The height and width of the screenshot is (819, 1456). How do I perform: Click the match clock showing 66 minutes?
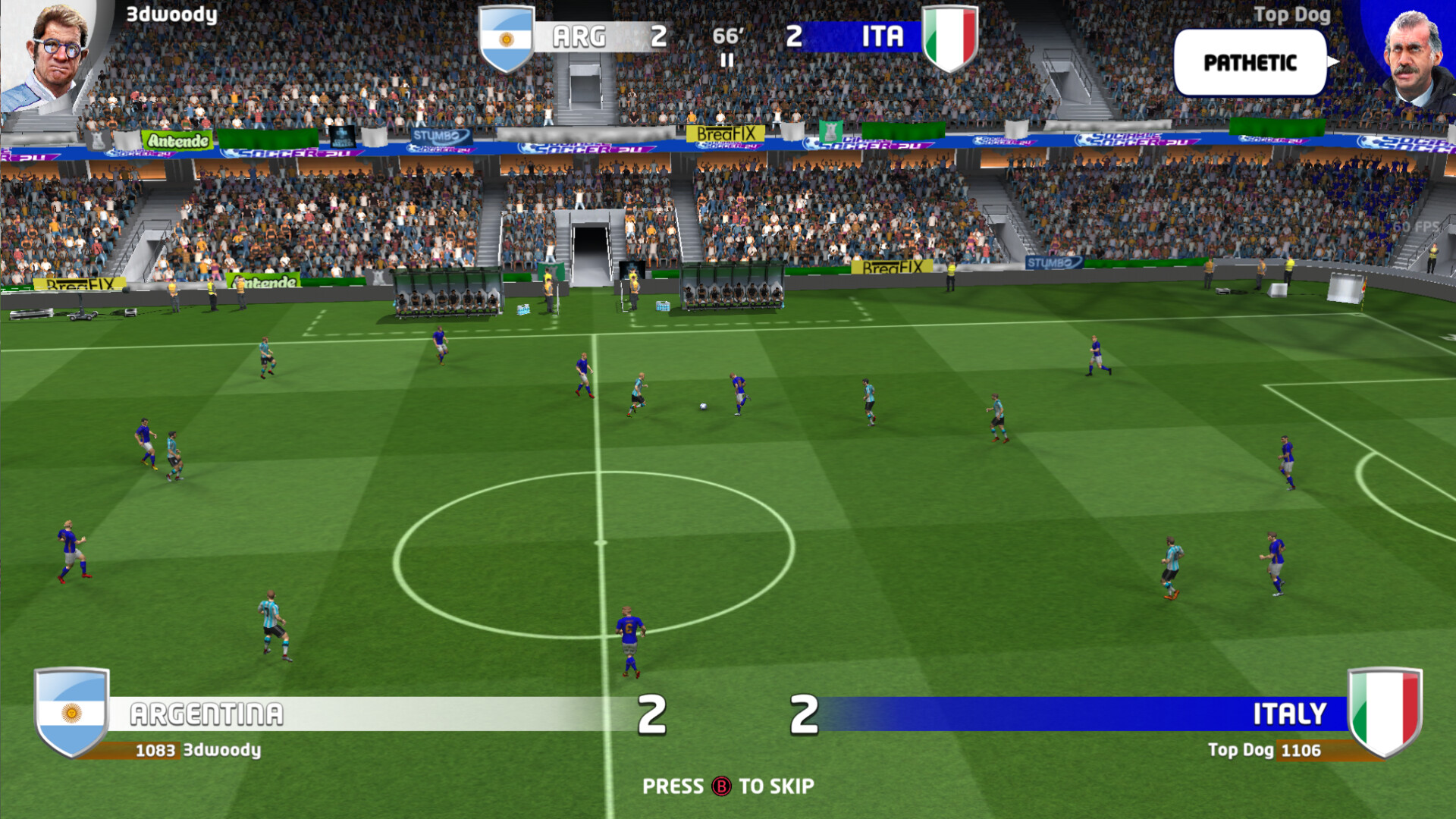click(x=726, y=34)
